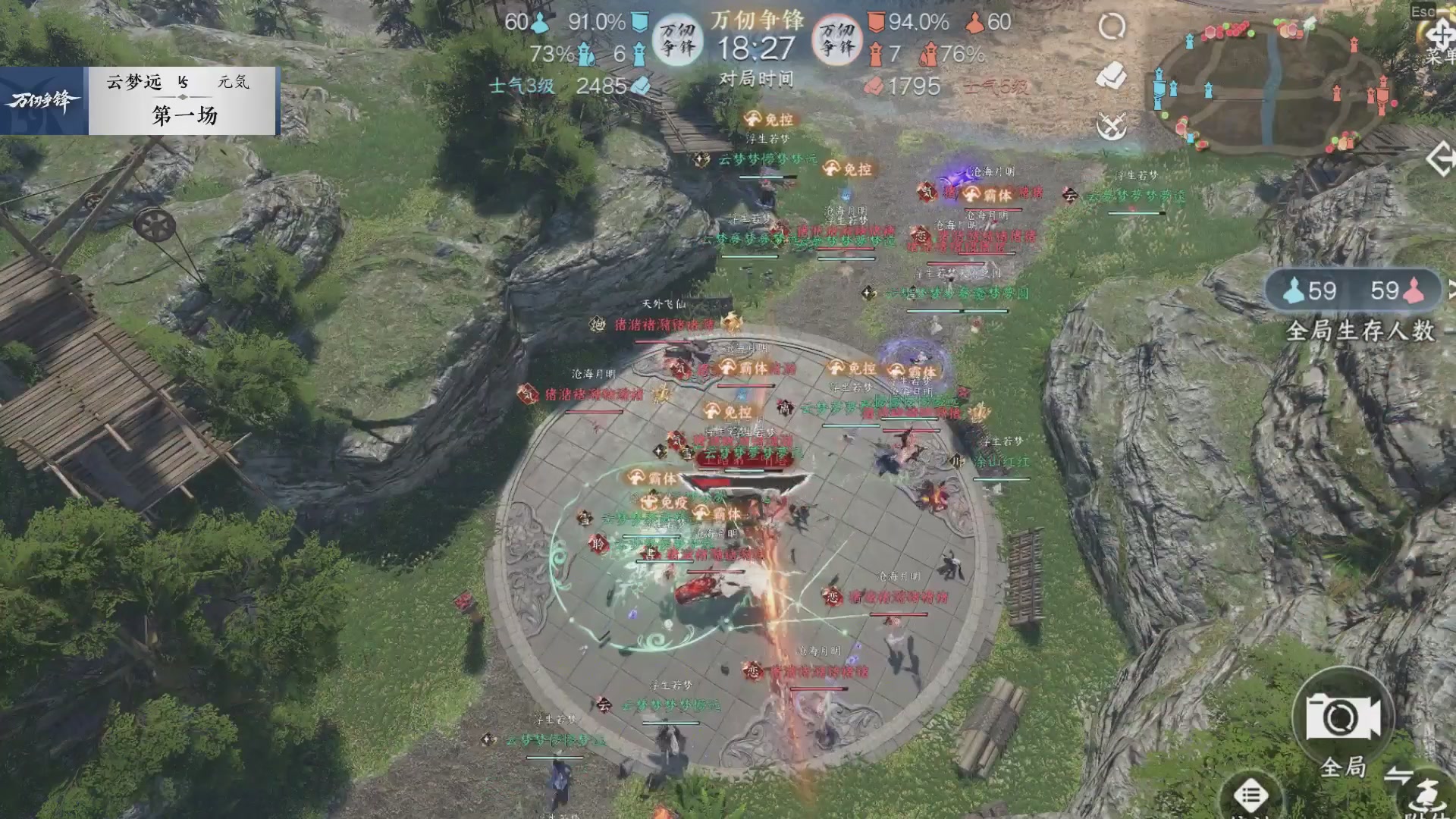Click the blue 2485 resource counter

601,86
